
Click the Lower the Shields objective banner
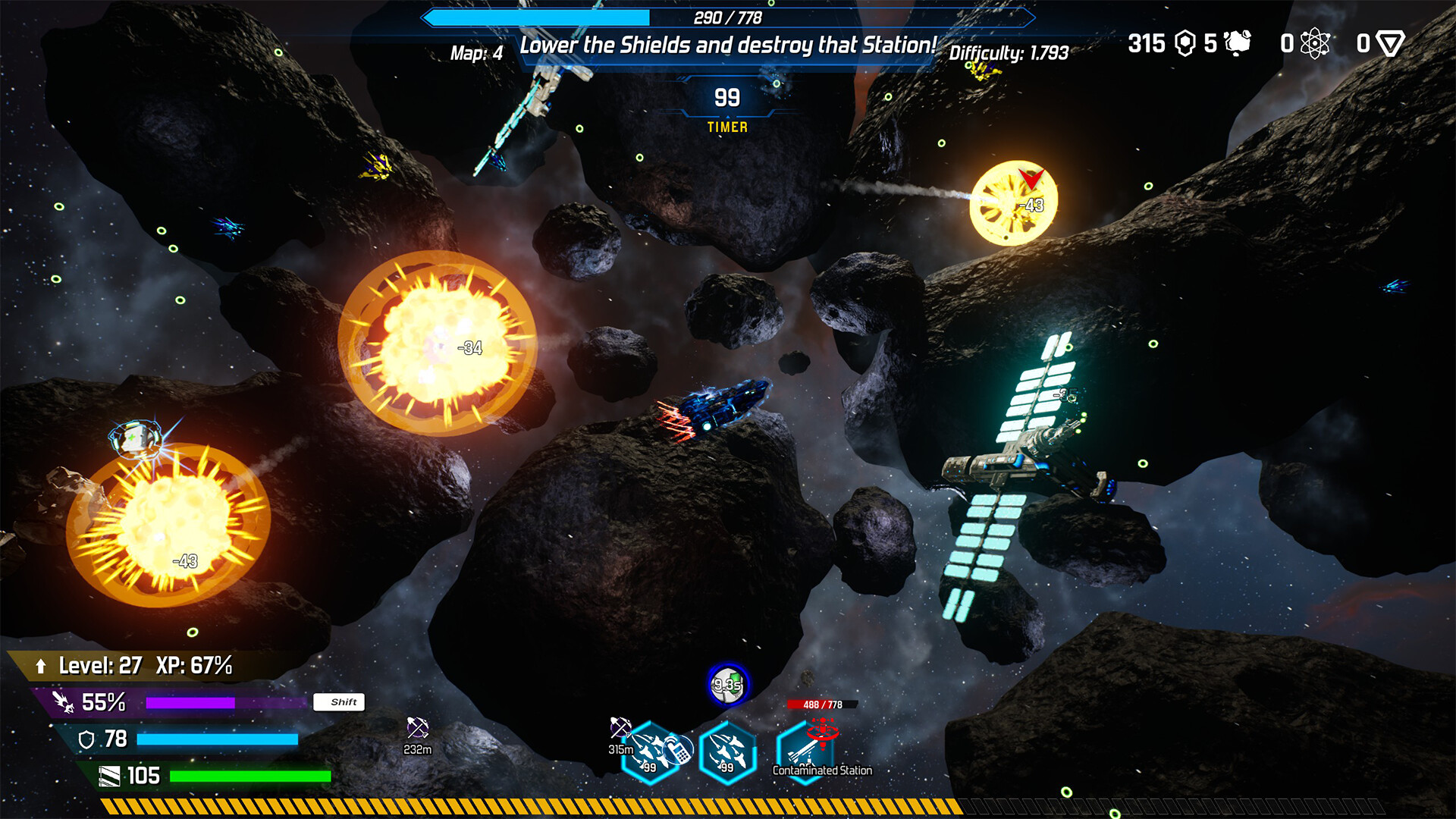(x=727, y=44)
